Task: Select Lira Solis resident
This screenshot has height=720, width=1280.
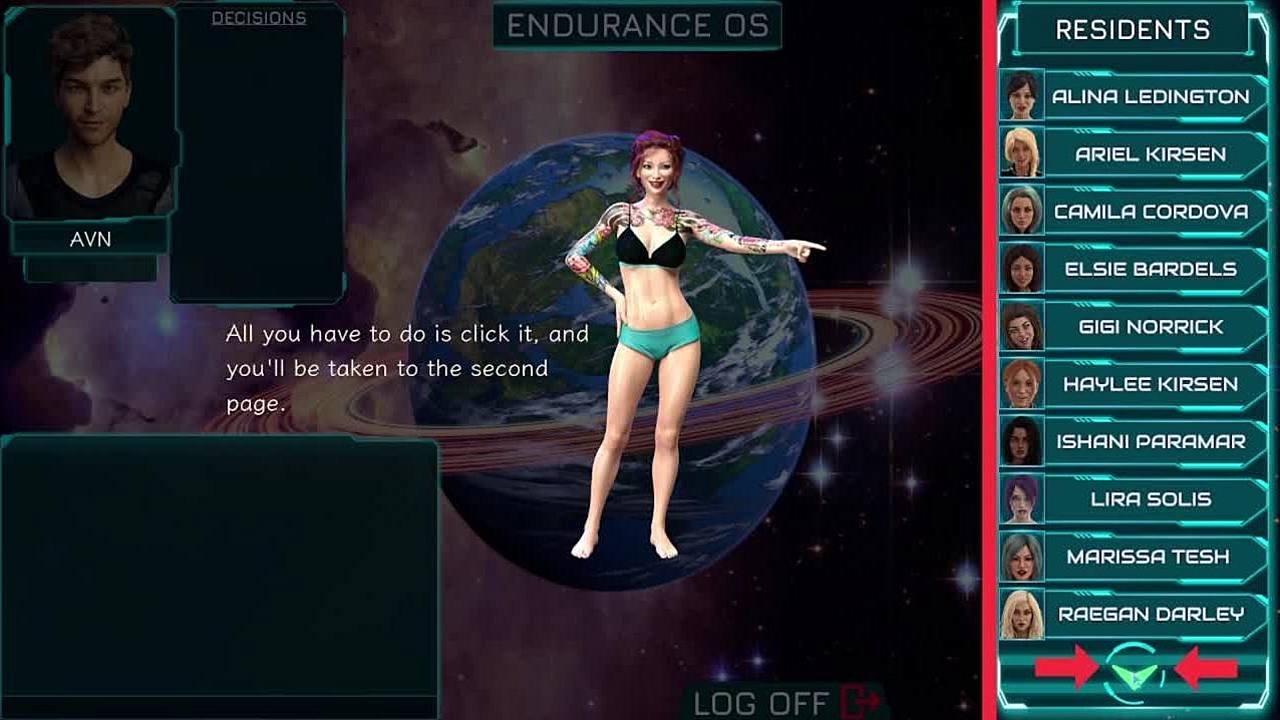Action: tap(1150, 499)
